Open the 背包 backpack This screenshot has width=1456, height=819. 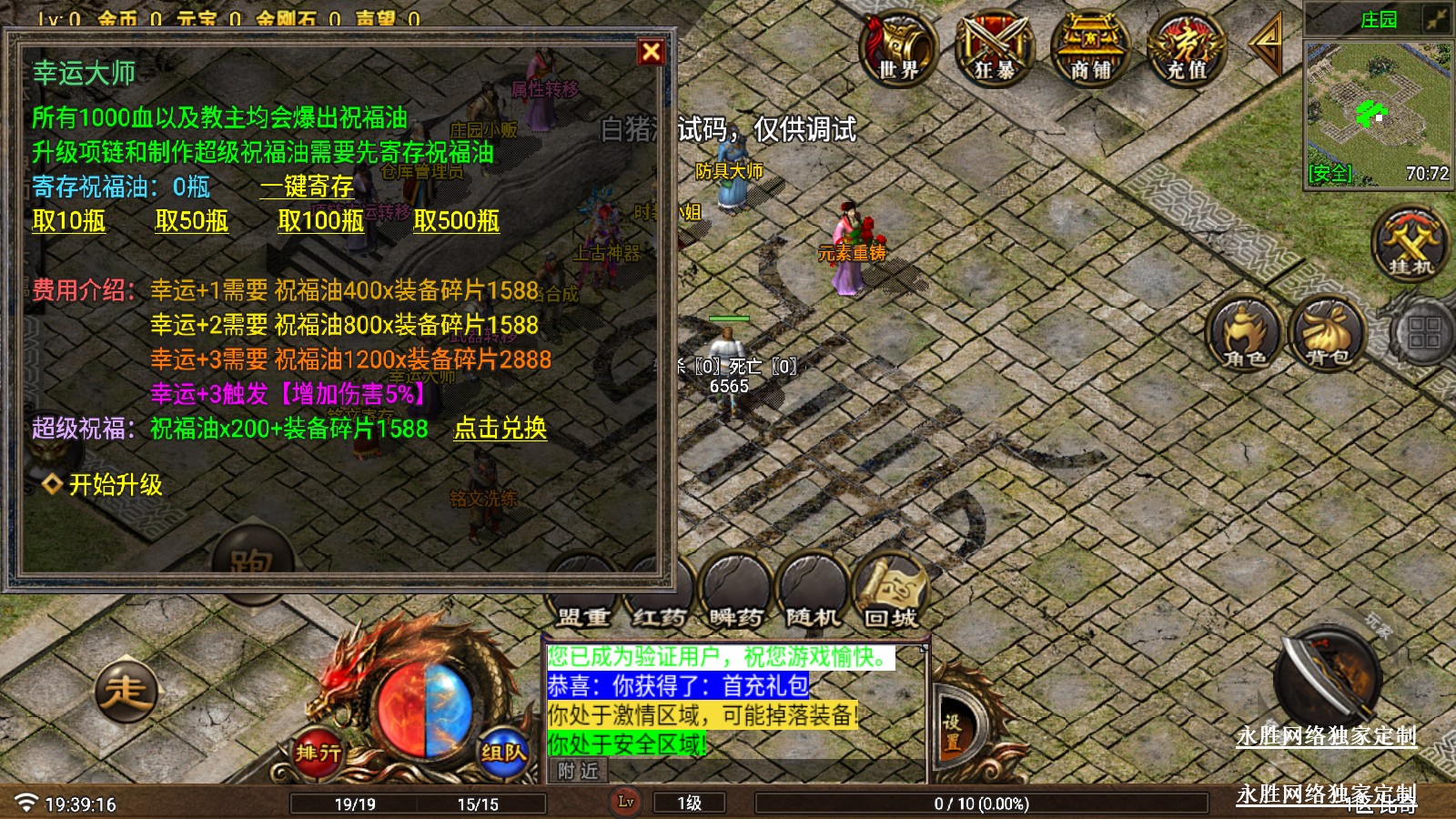(1328, 333)
